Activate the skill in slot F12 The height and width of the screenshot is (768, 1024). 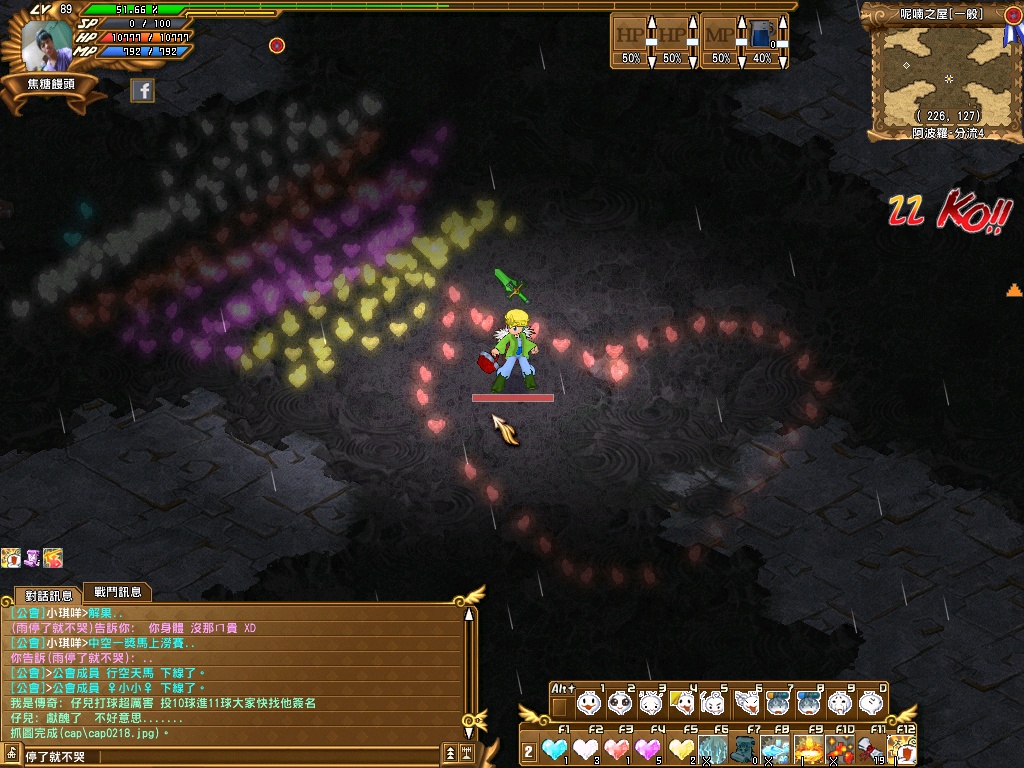coord(902,748)
